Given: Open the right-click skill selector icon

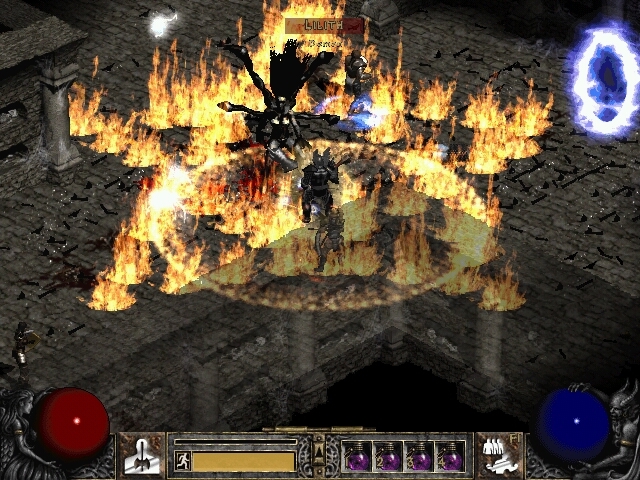Looking at the screenshot, I should pos(496,455).
